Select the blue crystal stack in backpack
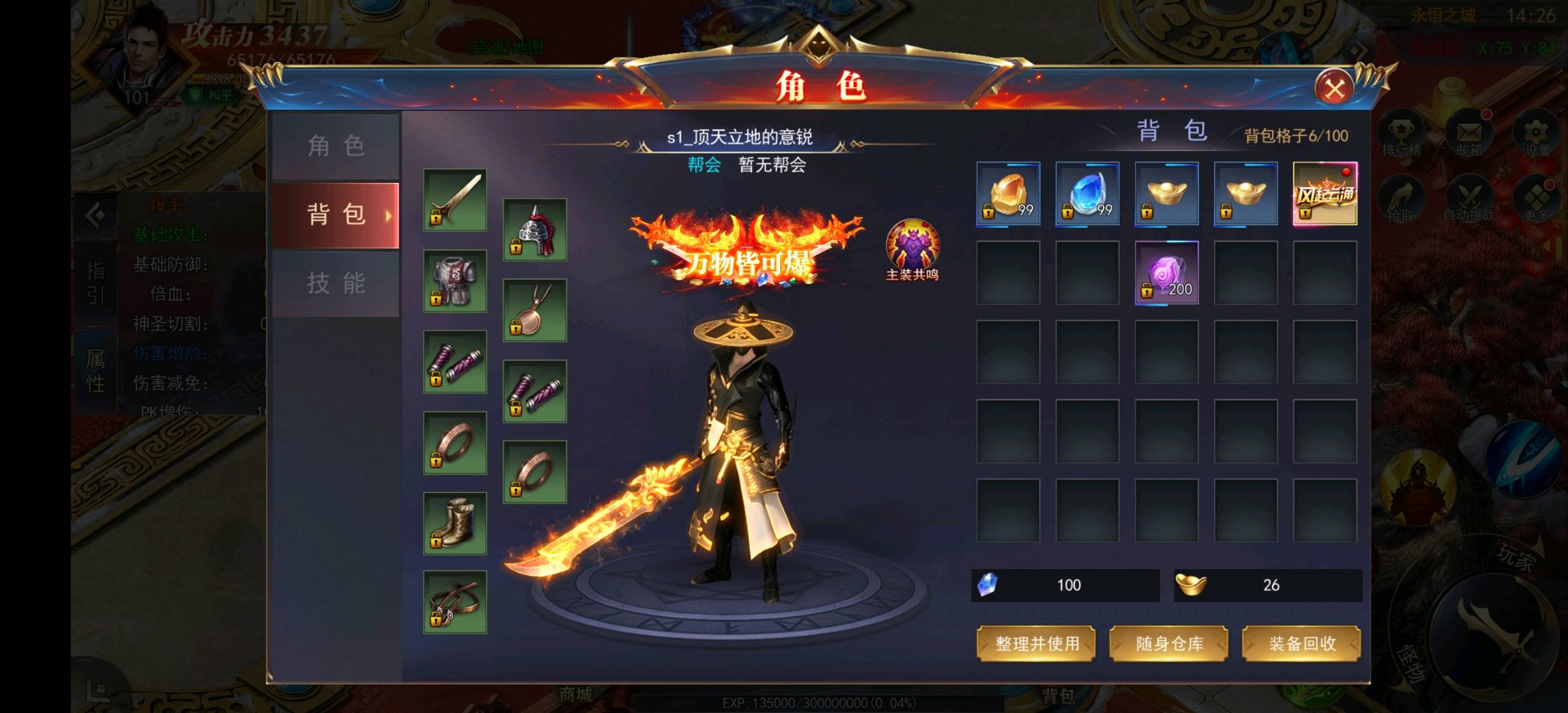 pos(1087,193)
